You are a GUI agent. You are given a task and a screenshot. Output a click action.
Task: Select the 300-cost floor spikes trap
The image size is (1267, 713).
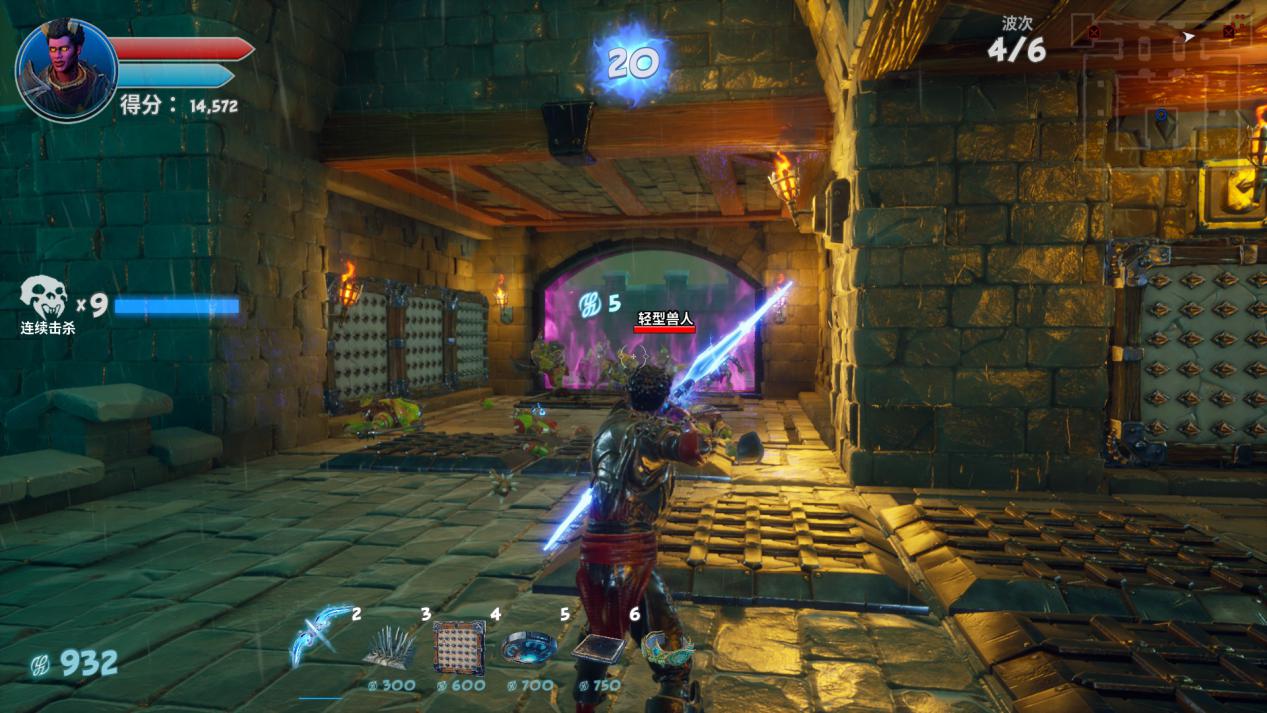coord(389,648)
